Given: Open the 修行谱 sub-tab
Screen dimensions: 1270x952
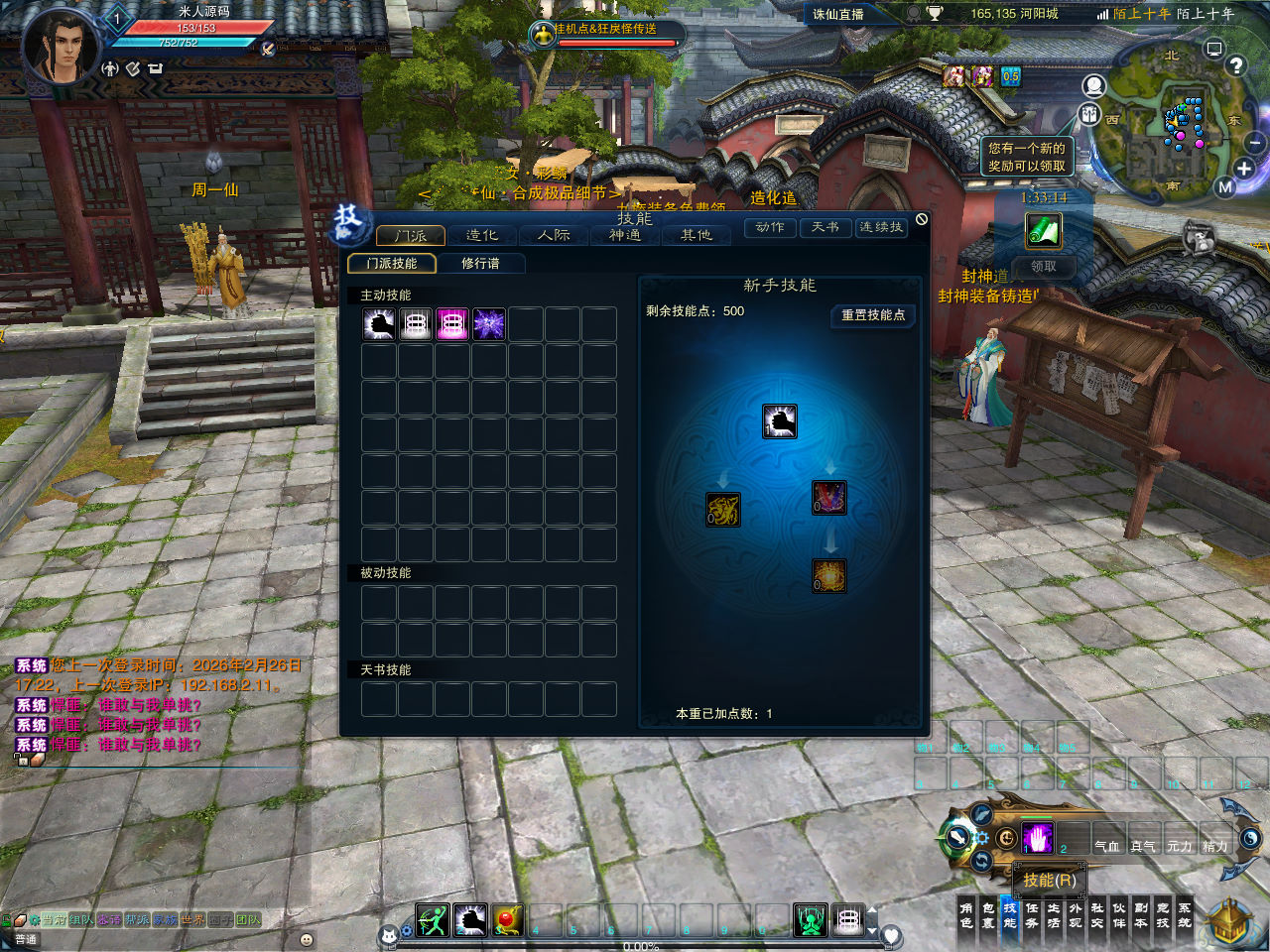Looking at the screenshot, I should click(480, 263).
